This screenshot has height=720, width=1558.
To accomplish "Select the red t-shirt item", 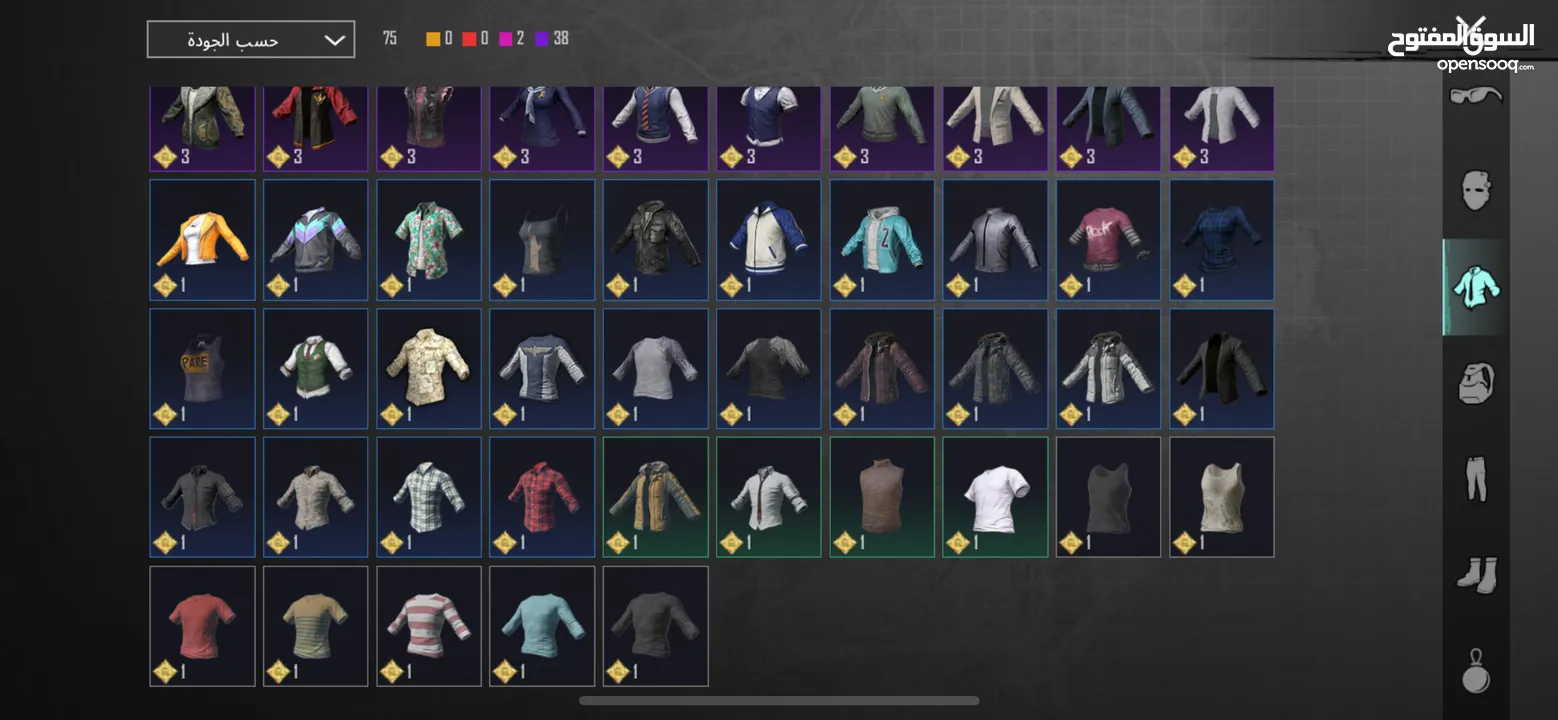I will (x=202, y=625).
